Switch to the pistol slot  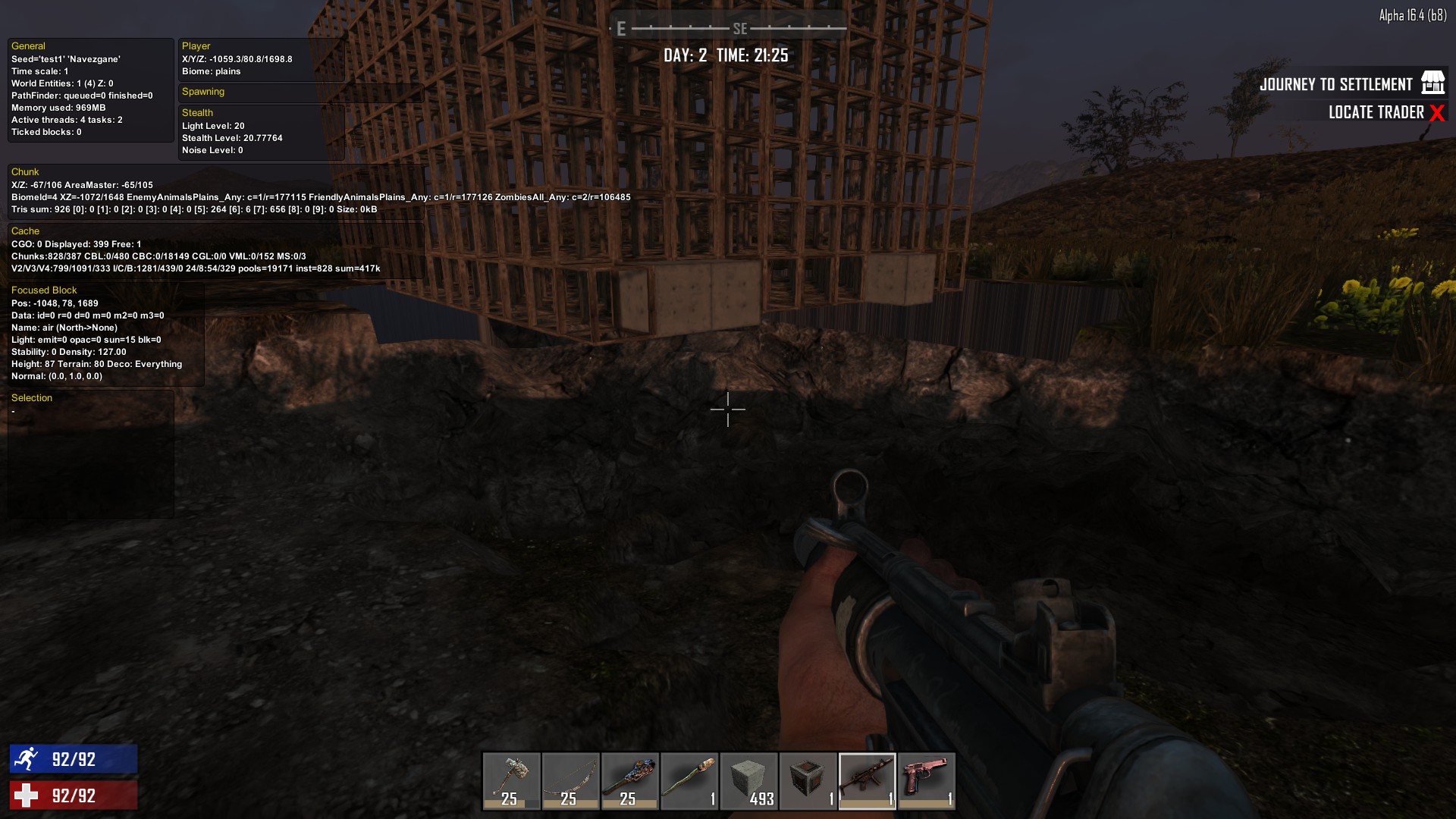[x=926, y=780]
